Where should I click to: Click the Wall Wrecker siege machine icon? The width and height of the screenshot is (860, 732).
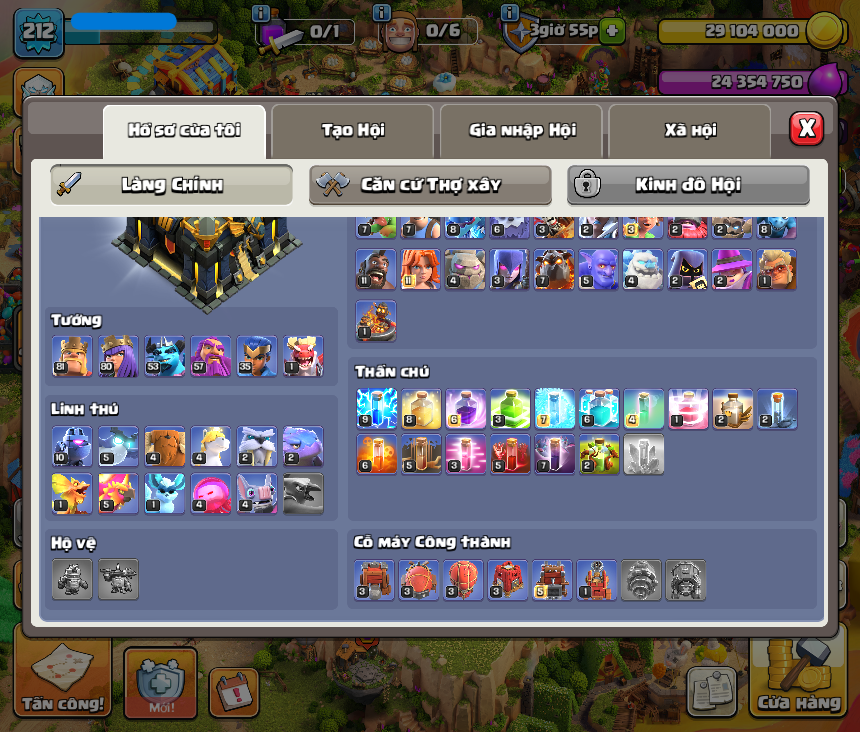point(375,580)
